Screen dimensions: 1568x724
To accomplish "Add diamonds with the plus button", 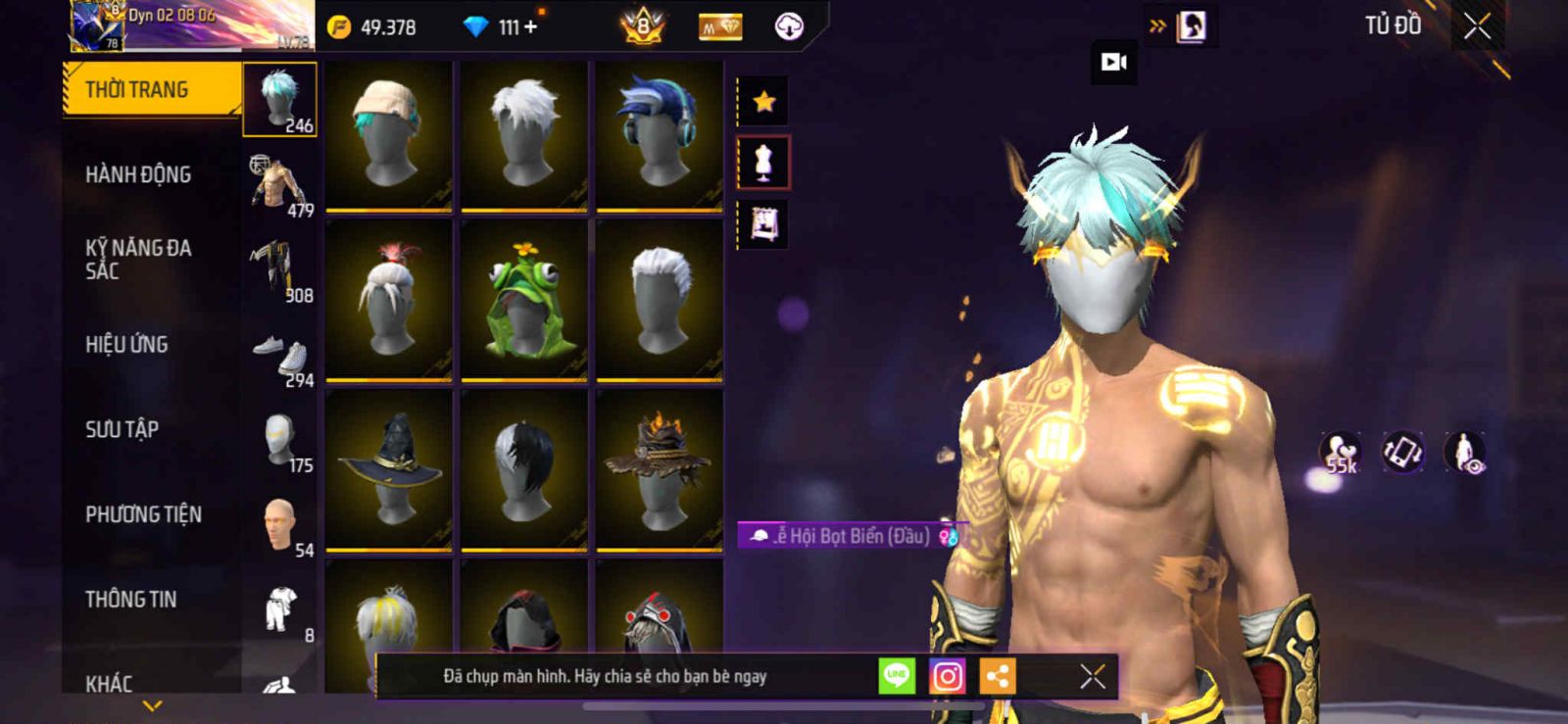I will click(530, 26).
